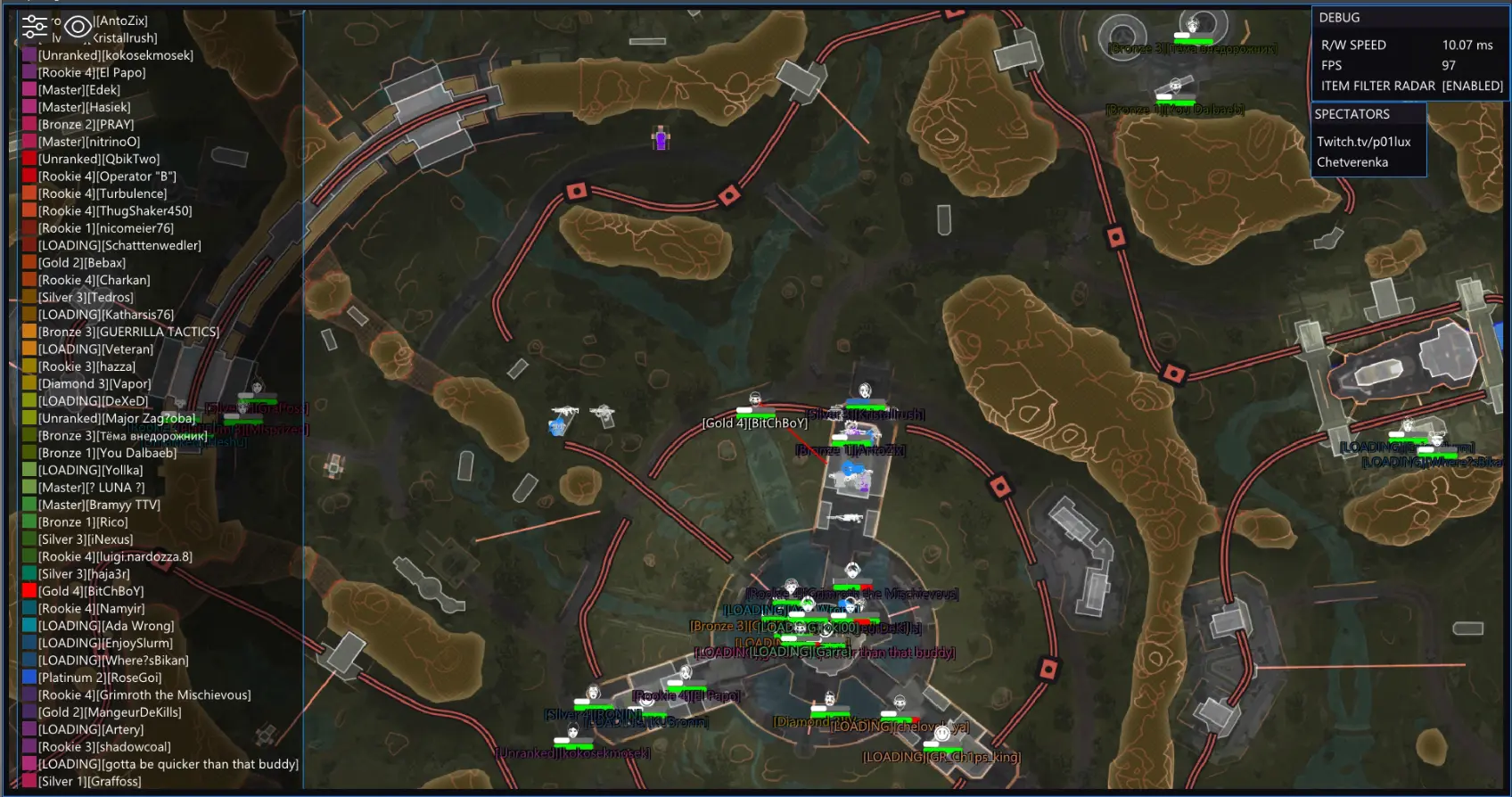Select spectator Chetverenka
Image resolution: width=1512 pixels, height=797 pixels.
1352,162
